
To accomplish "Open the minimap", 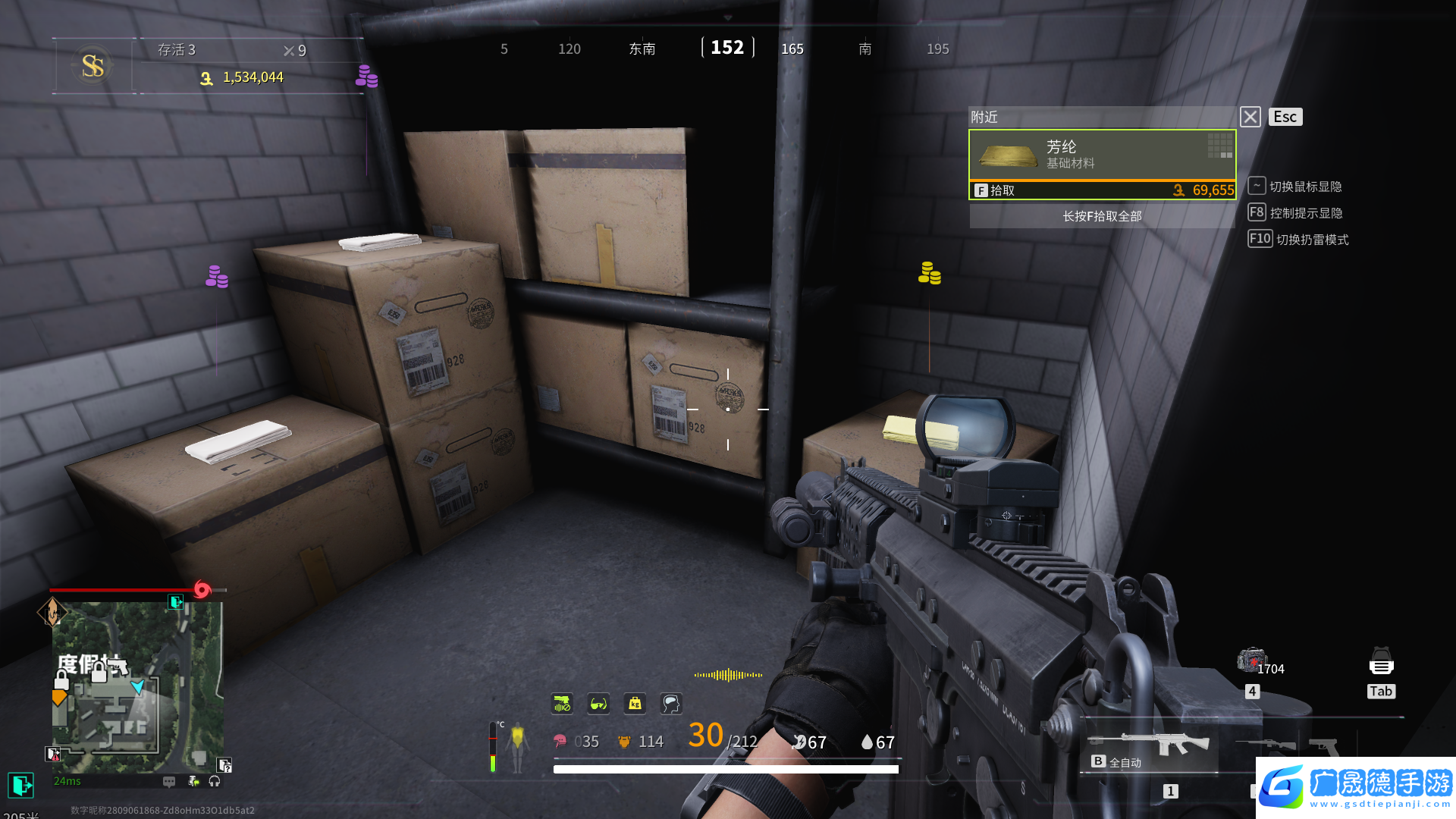I will click(137, 686).
